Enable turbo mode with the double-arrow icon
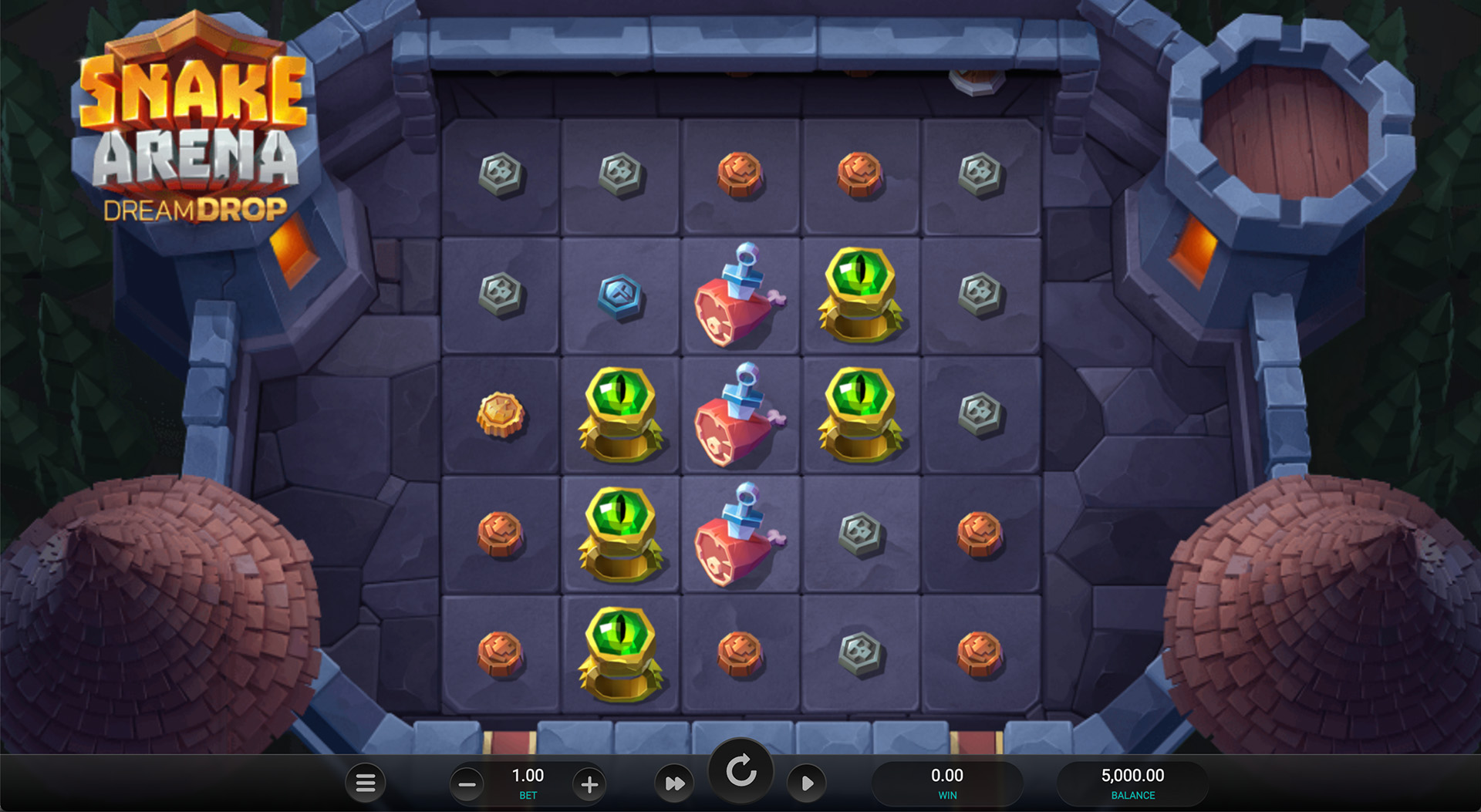The width and height of the screenshot is (1481, 812). pyautogui.click(x=675, y=782)
